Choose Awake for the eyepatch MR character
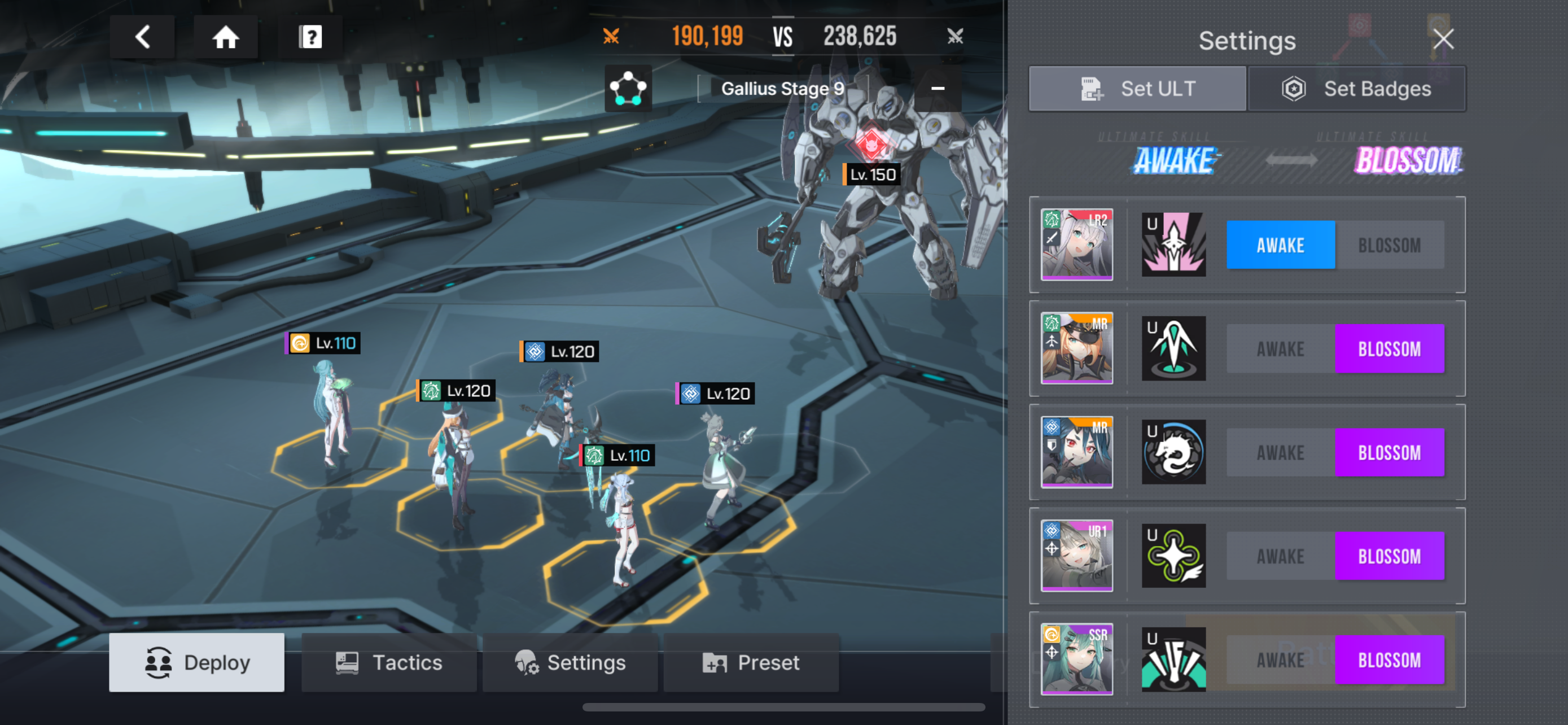Screen dimensions: 1568x725 (1280, 349)
